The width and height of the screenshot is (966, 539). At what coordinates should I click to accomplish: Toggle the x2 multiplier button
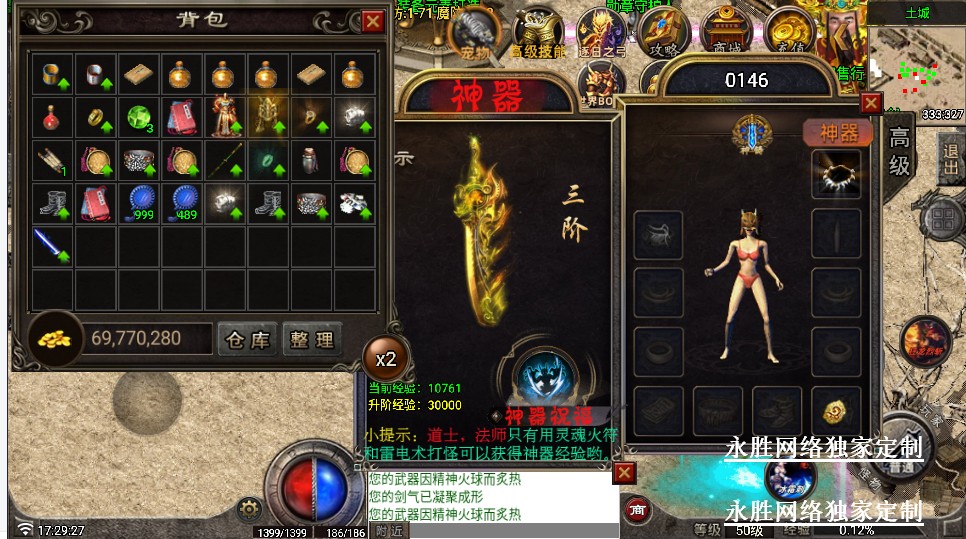pos(385,358)
